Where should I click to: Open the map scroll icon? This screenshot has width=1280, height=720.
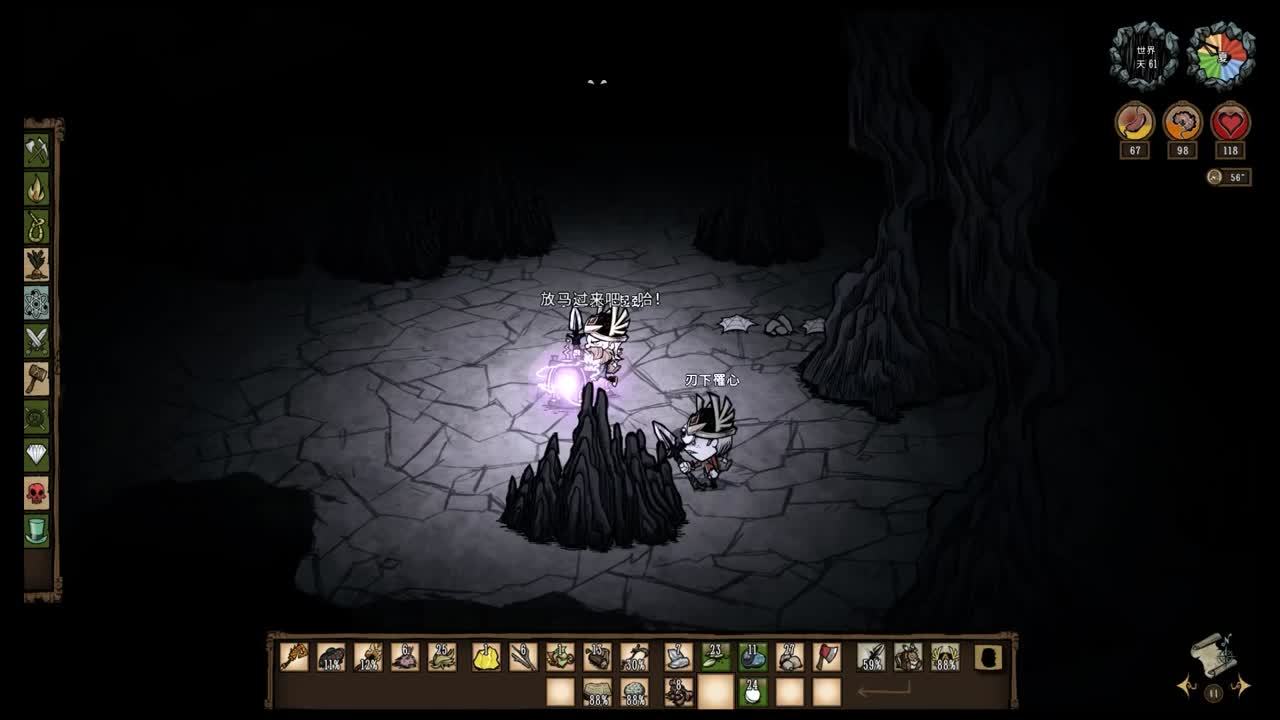coord(1212,654)
